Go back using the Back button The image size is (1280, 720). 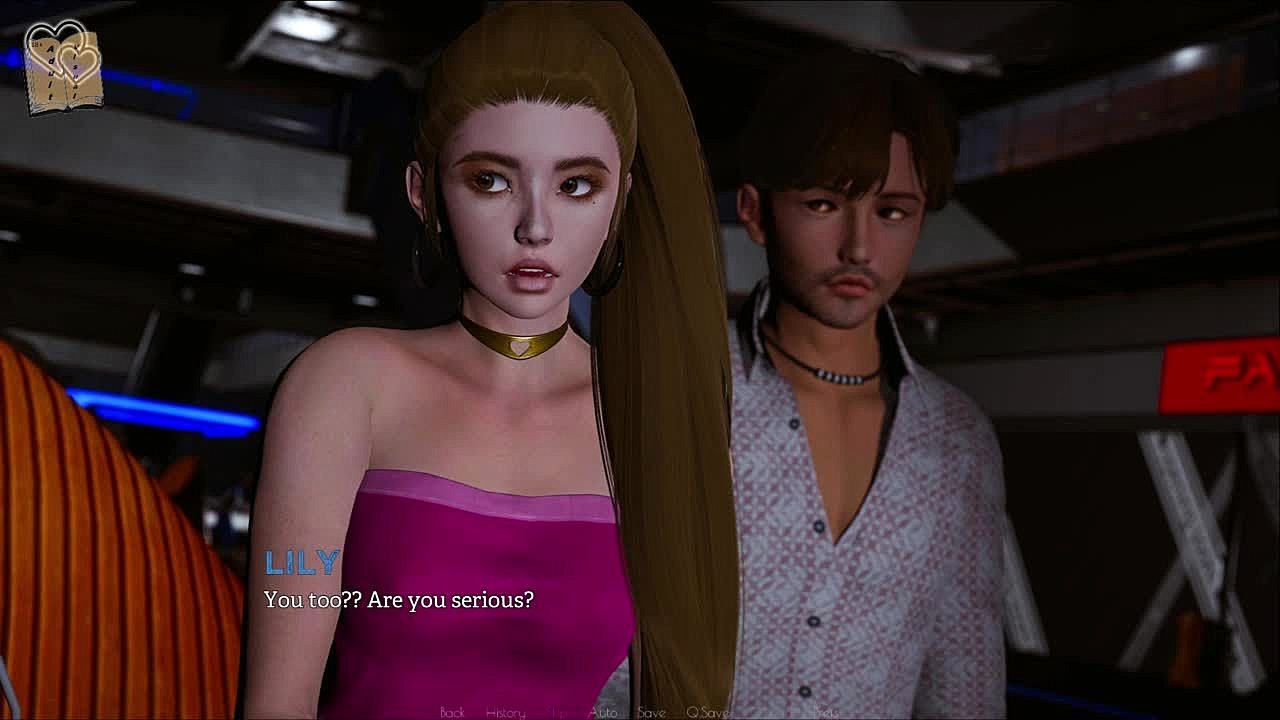[452, 712]
